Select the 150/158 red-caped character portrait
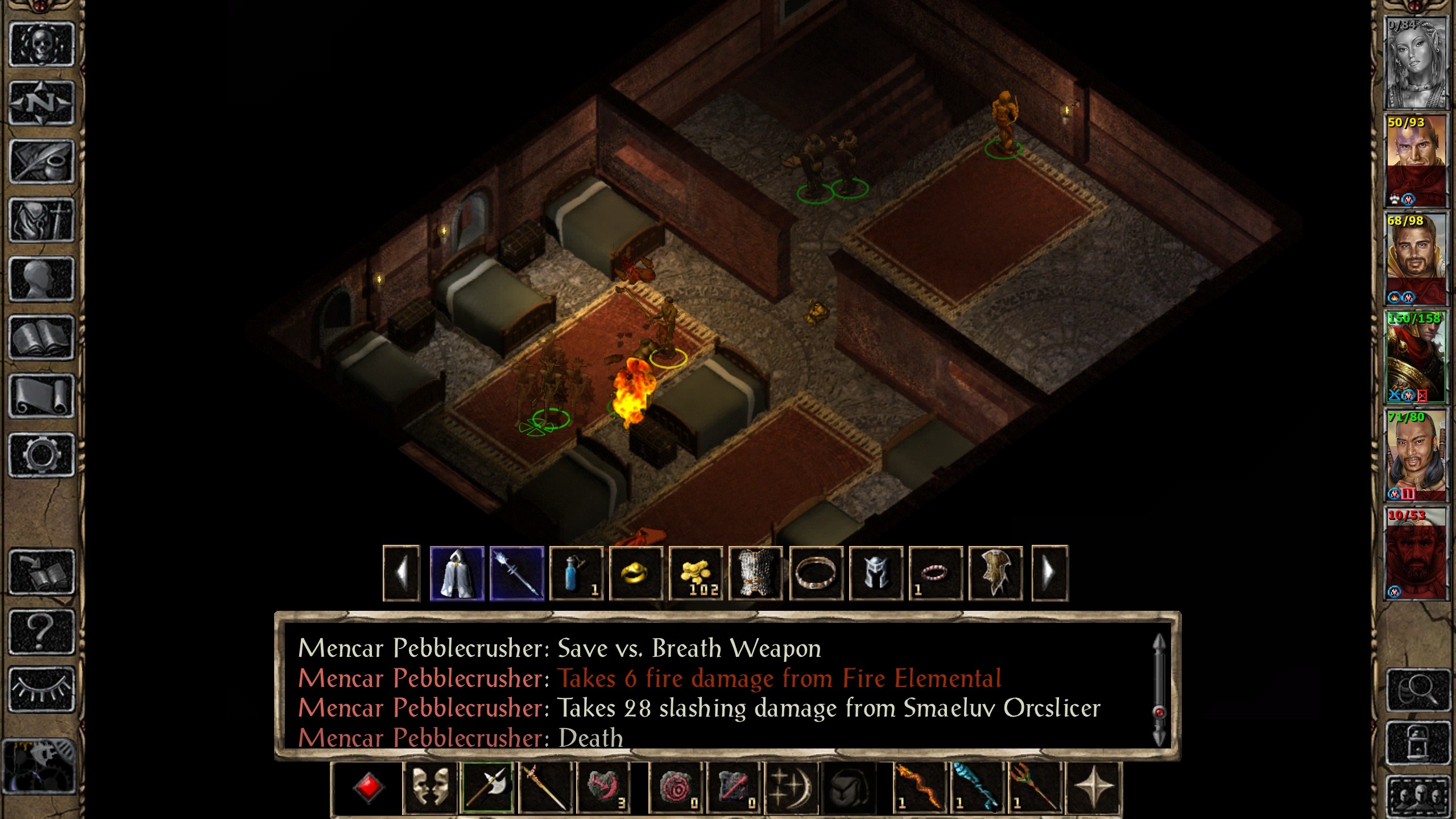This screenshot has height=819, width=1456. pyautogui.click(x=1415, y=357)
